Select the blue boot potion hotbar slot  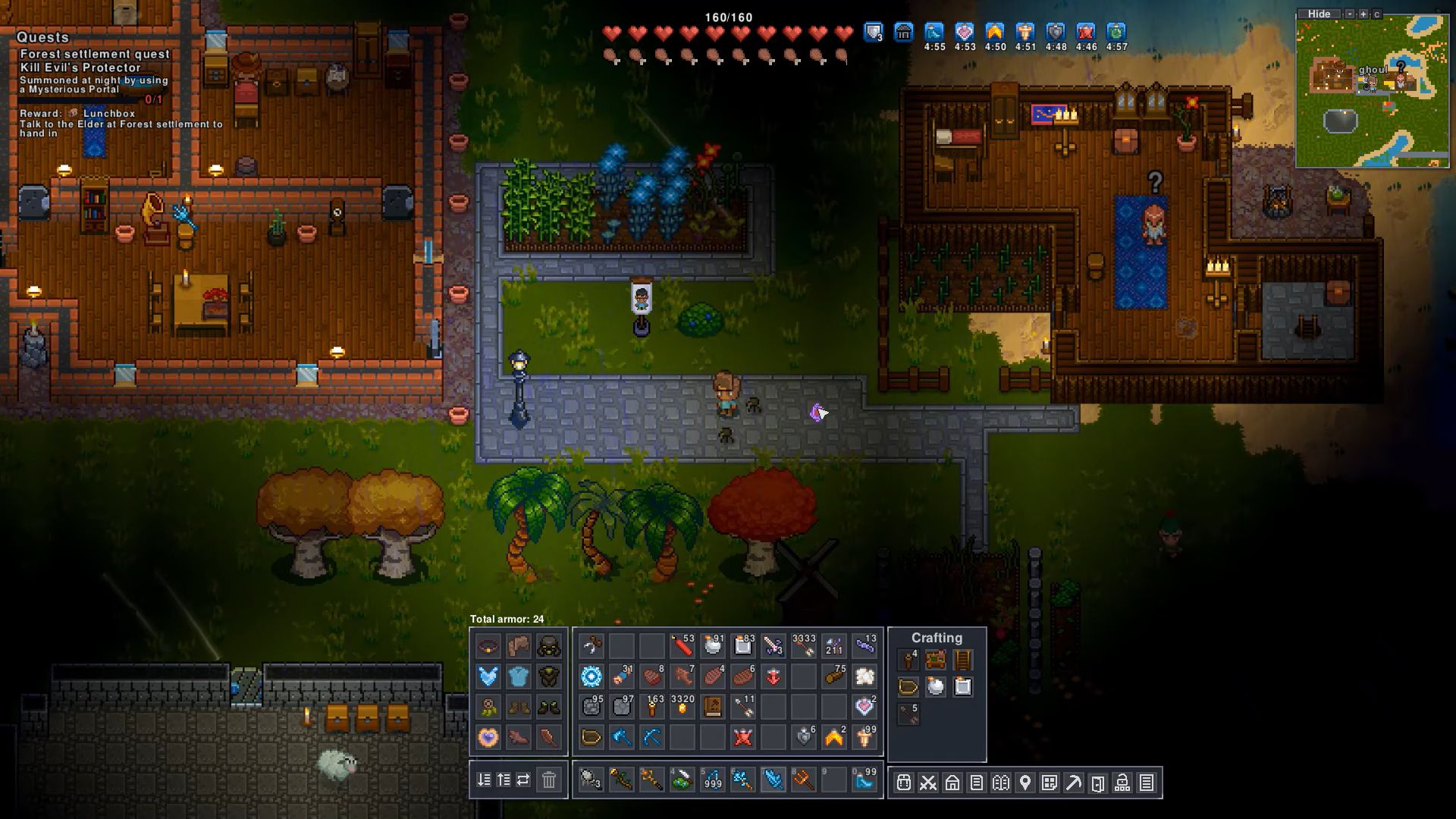point(864,780)
